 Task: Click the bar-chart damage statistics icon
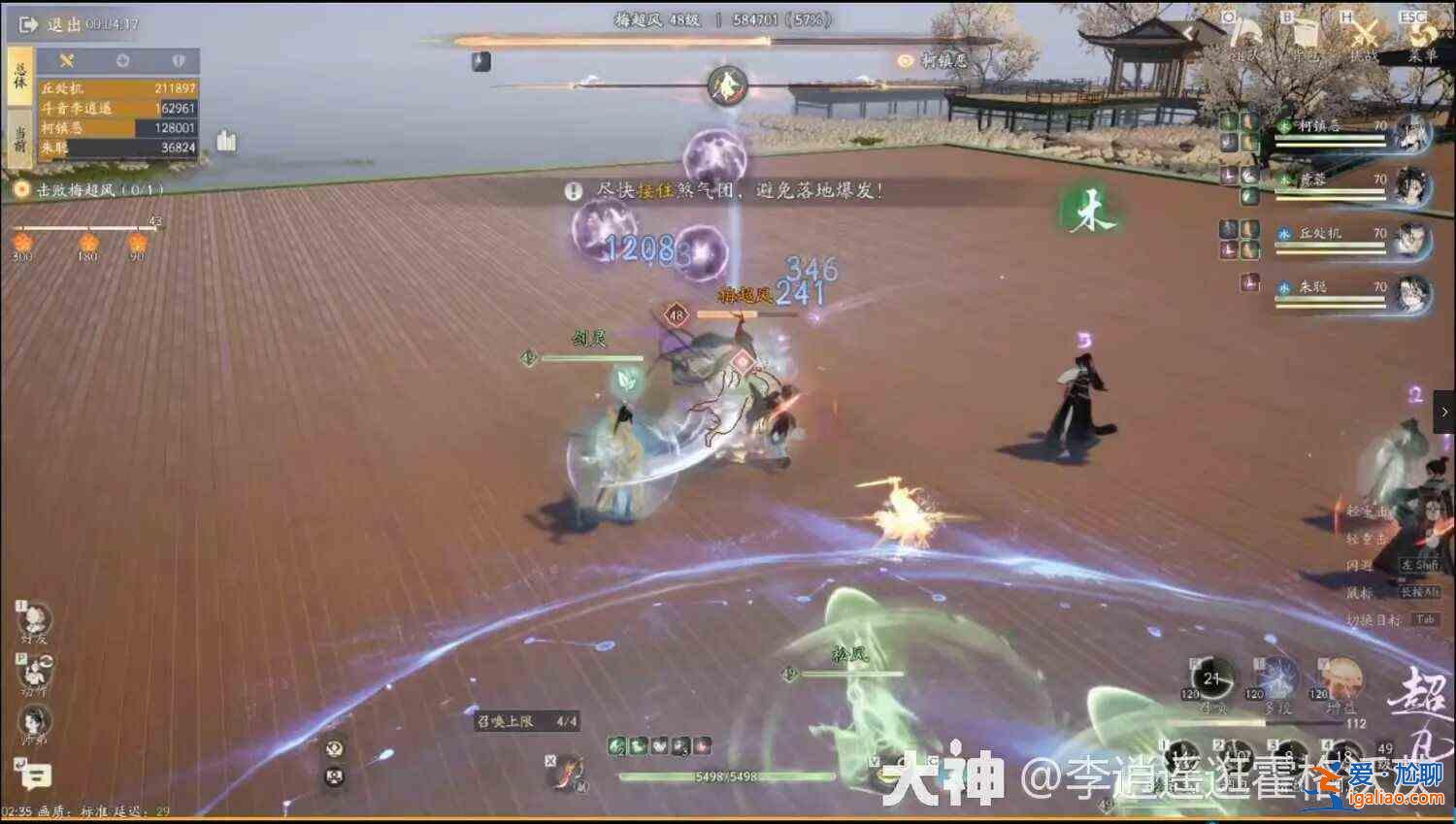coord(226,140)
